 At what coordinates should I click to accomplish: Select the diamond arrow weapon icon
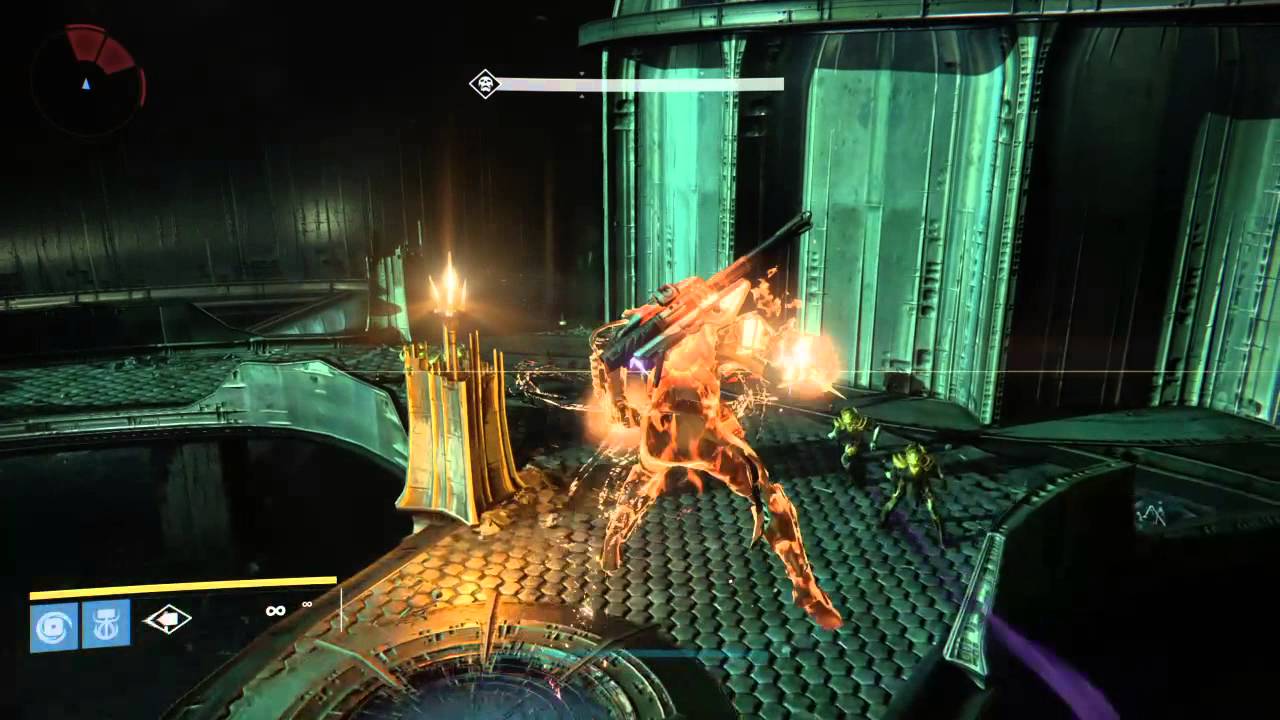coord(167,620)
